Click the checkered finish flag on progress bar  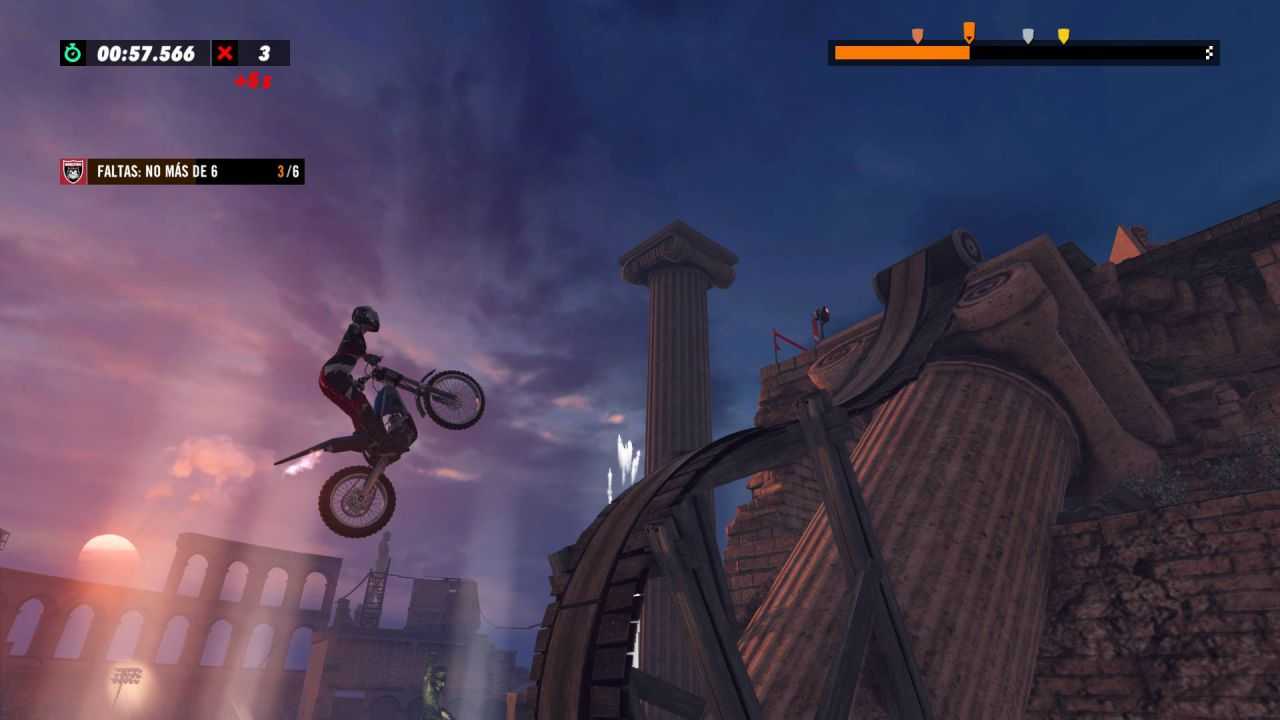click(1207, 51)
